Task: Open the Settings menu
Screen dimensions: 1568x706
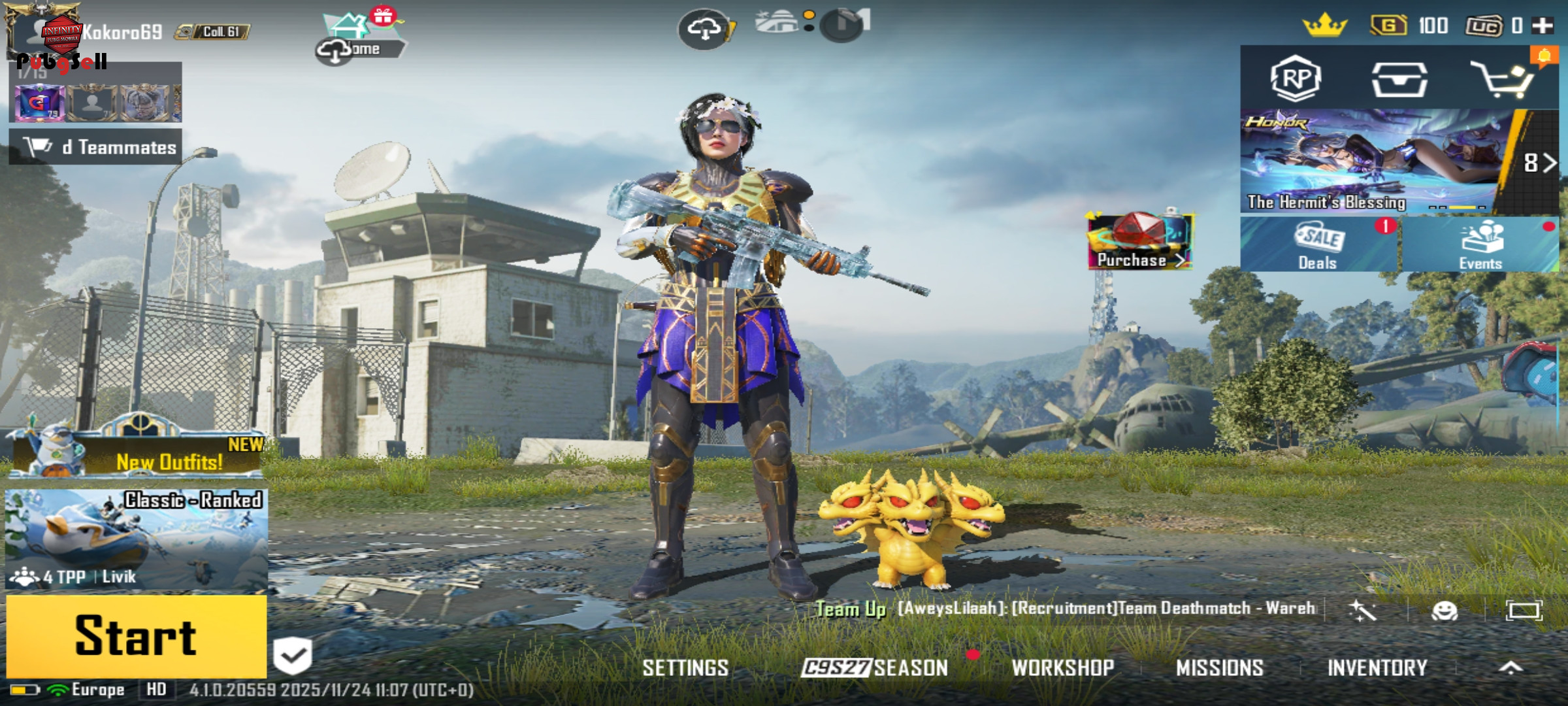Action: pos(685,667)
